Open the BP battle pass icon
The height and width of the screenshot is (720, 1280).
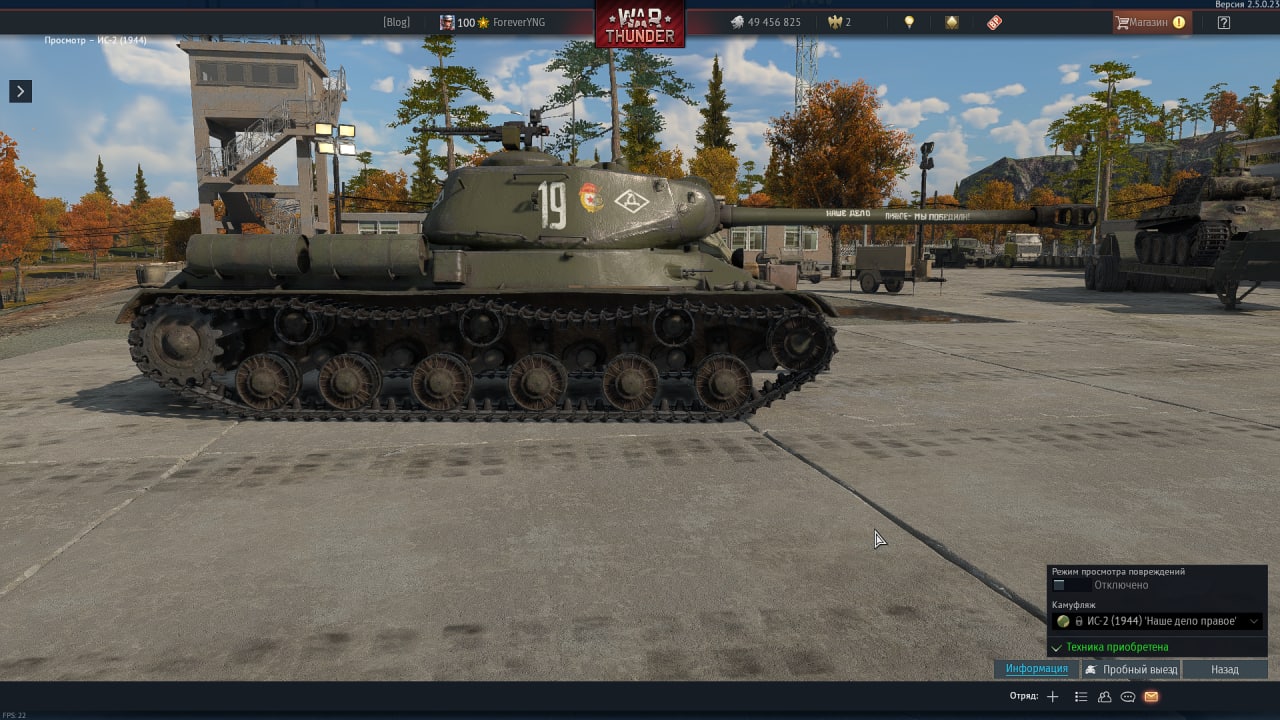[x=994, y=22]
